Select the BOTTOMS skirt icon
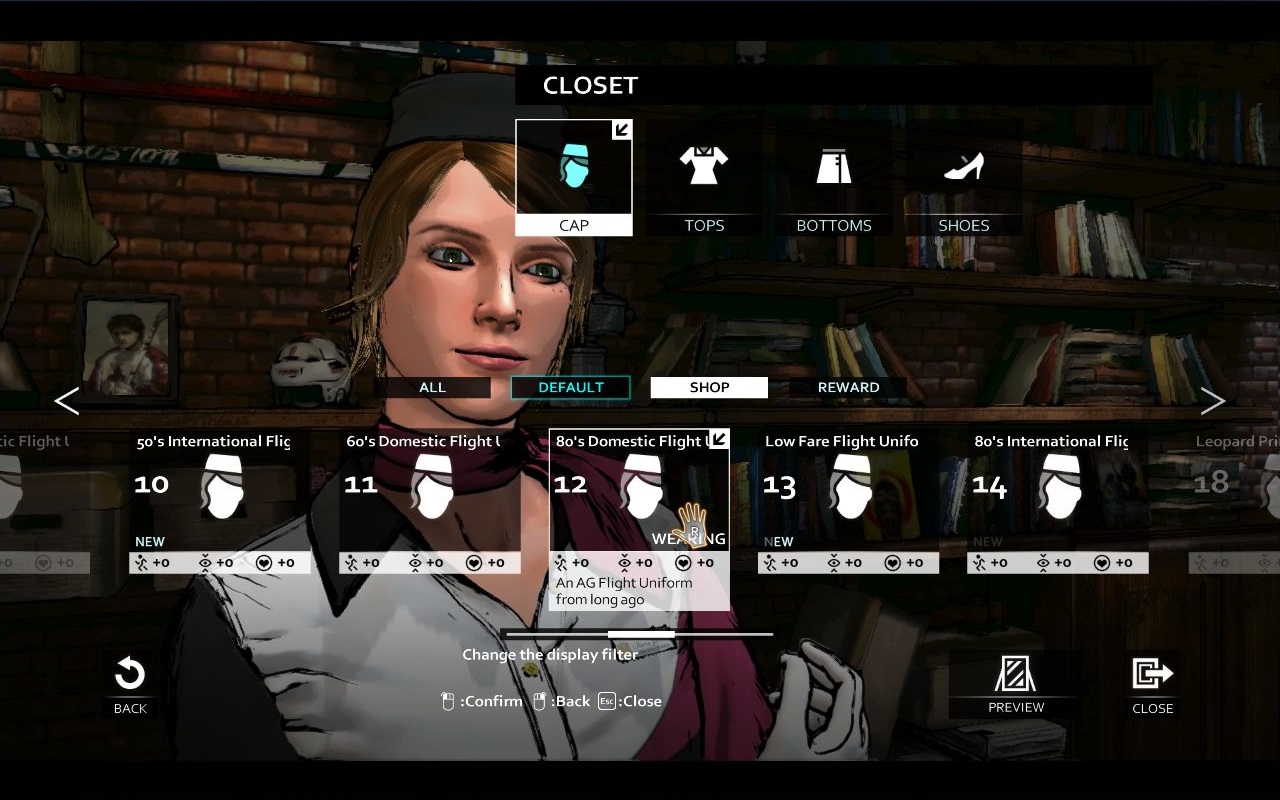This screenshot has height=800, width=1280. click(833, 165)
